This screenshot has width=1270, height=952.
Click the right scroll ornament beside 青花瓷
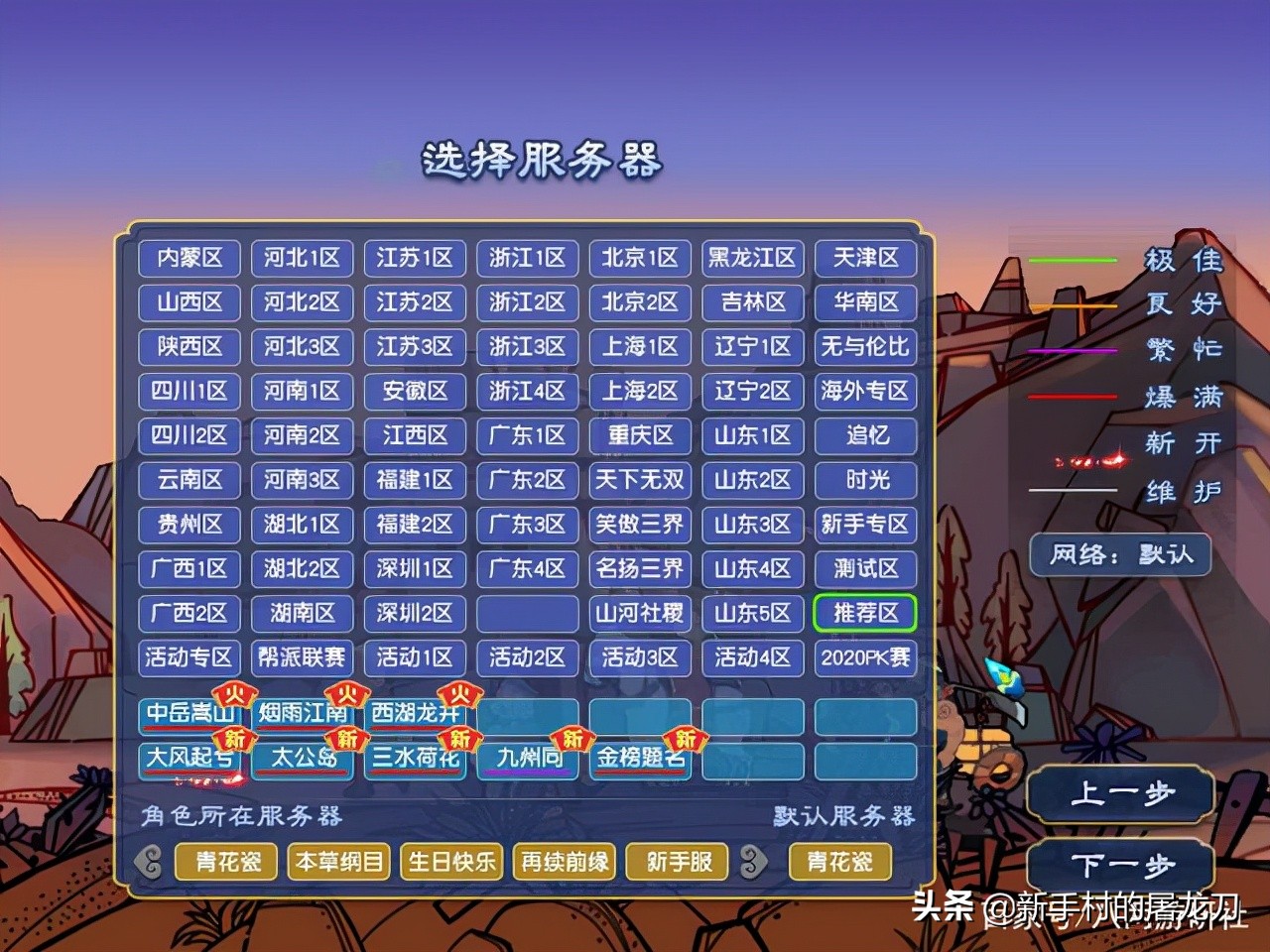click(751, 862)
